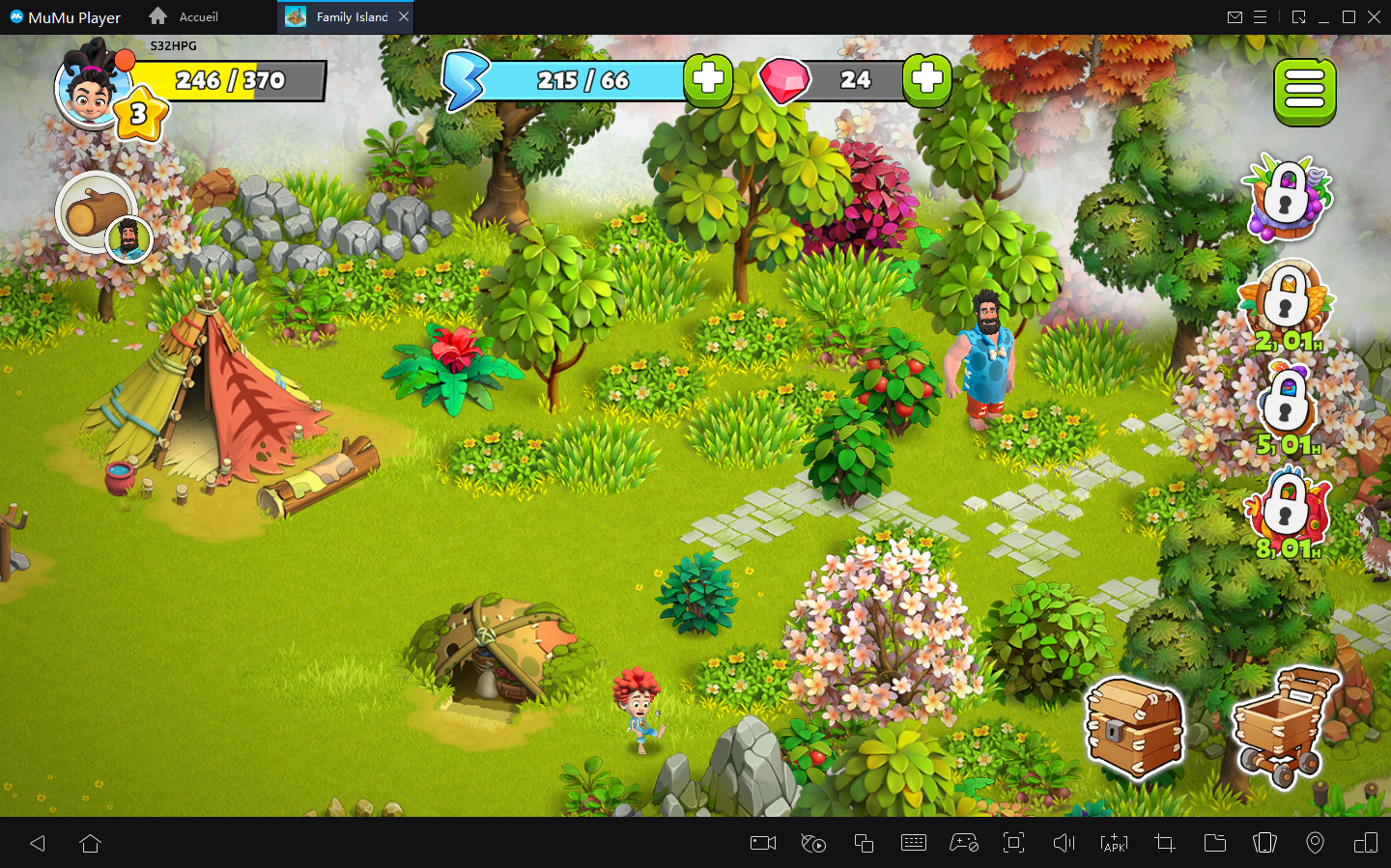Open the wooden chest storage

tap(1134, 726)
